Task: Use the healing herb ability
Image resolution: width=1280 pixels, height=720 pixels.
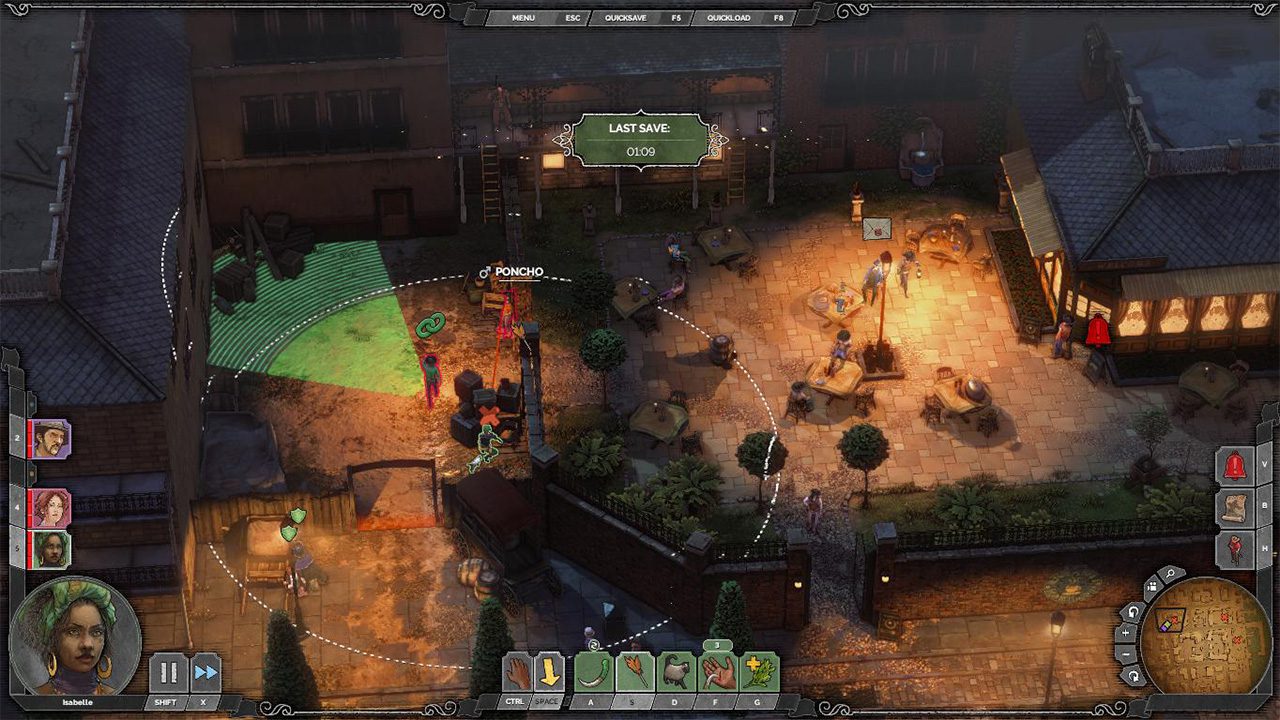Action: 760,672
